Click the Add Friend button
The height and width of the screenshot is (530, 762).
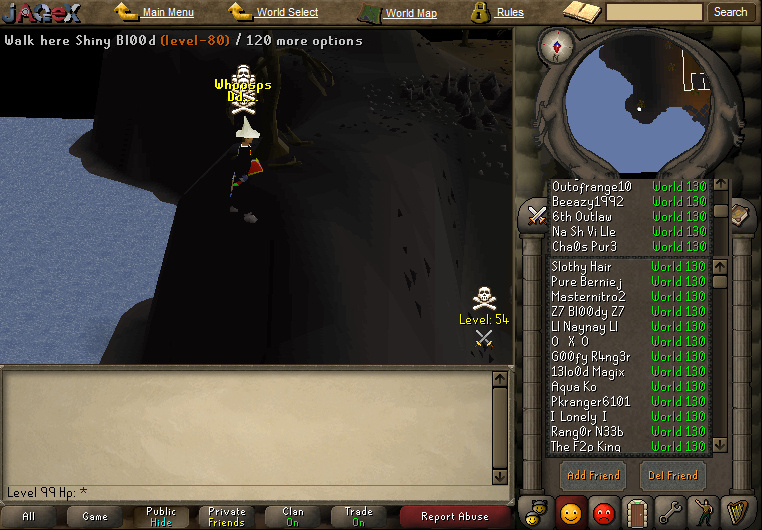[x=592, y=475]
